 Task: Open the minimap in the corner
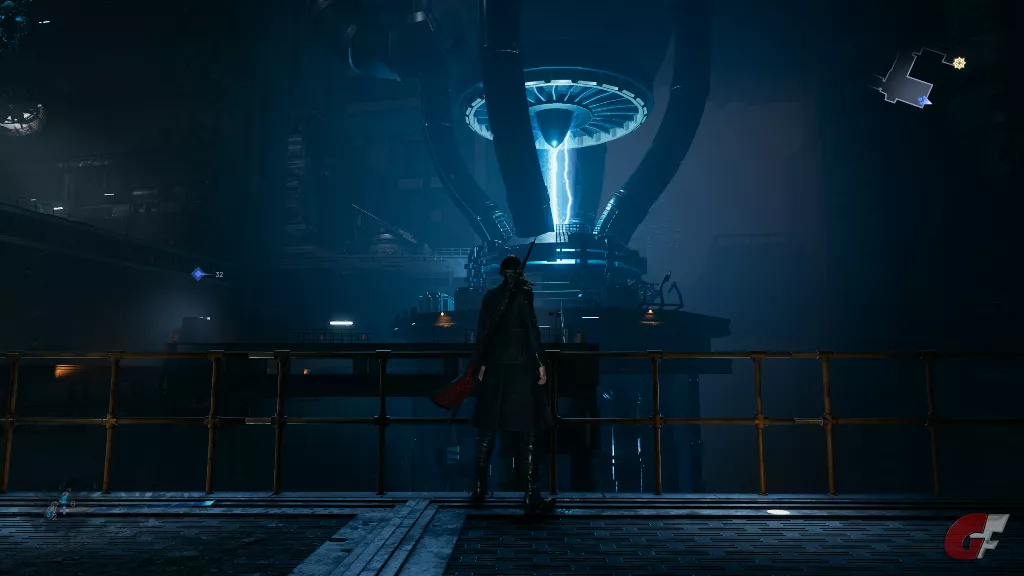pyautogui.click(x=908, y=80)
